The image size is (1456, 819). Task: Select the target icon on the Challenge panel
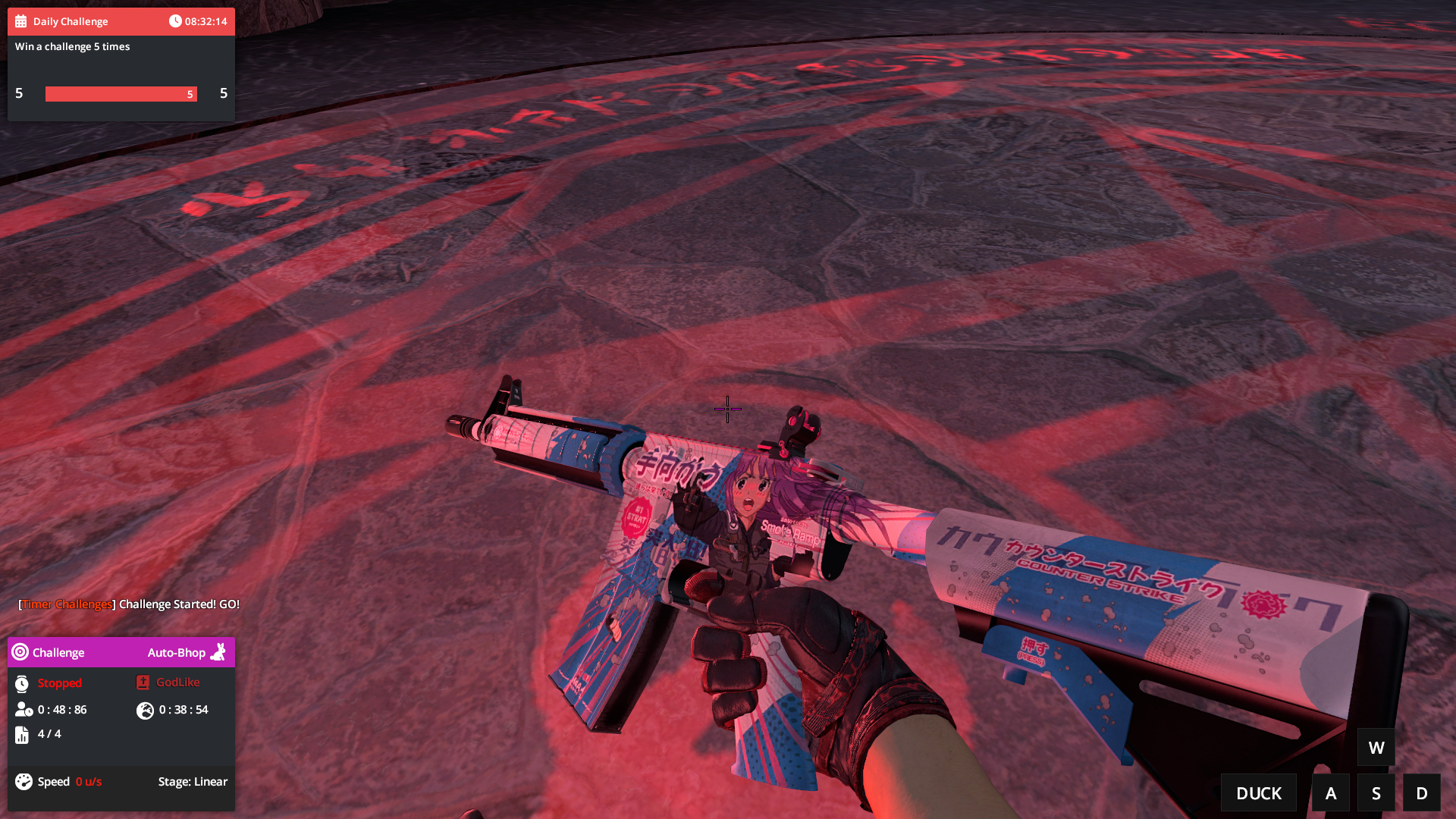pos(20,652)
